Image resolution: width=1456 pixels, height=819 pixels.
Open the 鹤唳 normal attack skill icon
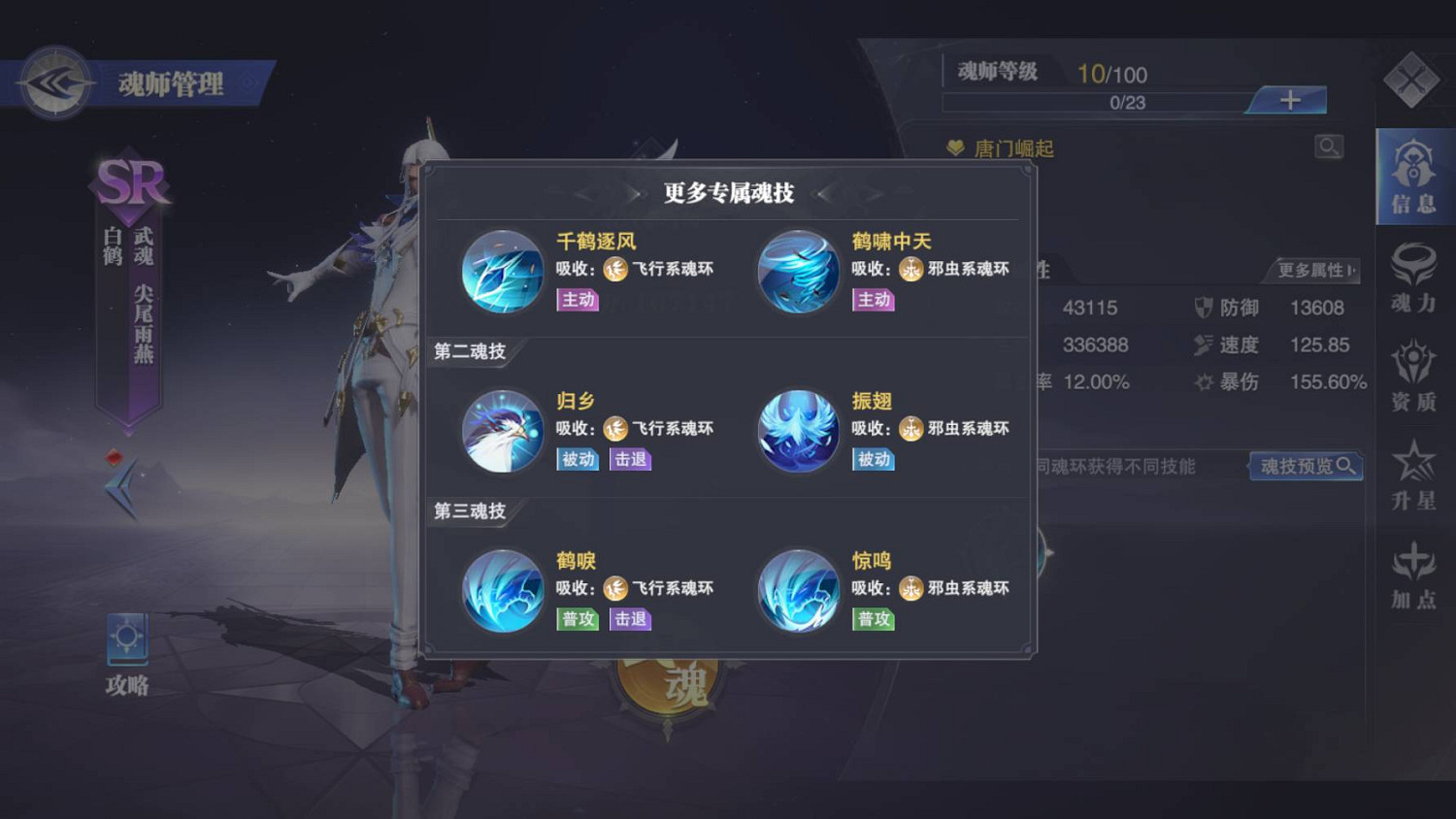click(x=502, y=593)
